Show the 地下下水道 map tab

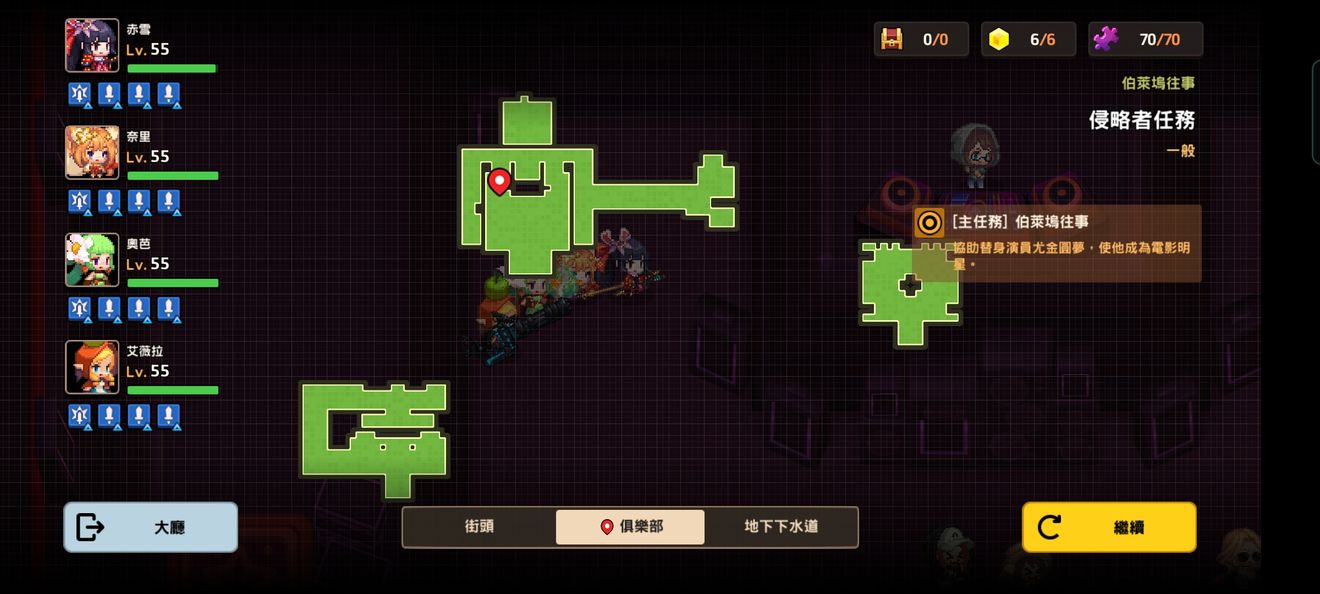click(781, 527)
